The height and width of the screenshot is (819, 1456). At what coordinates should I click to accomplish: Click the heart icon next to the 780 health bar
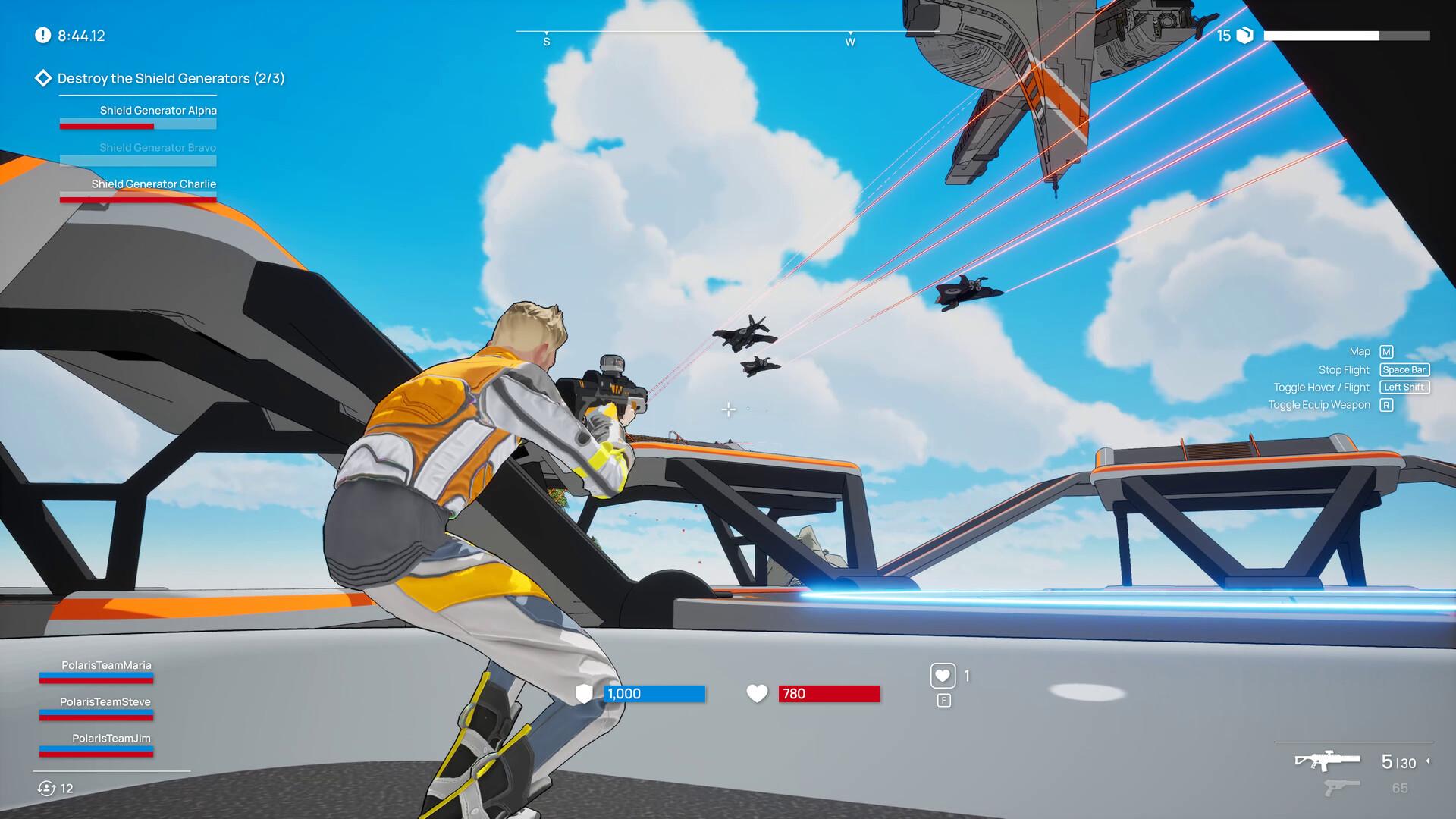(757, 693)
